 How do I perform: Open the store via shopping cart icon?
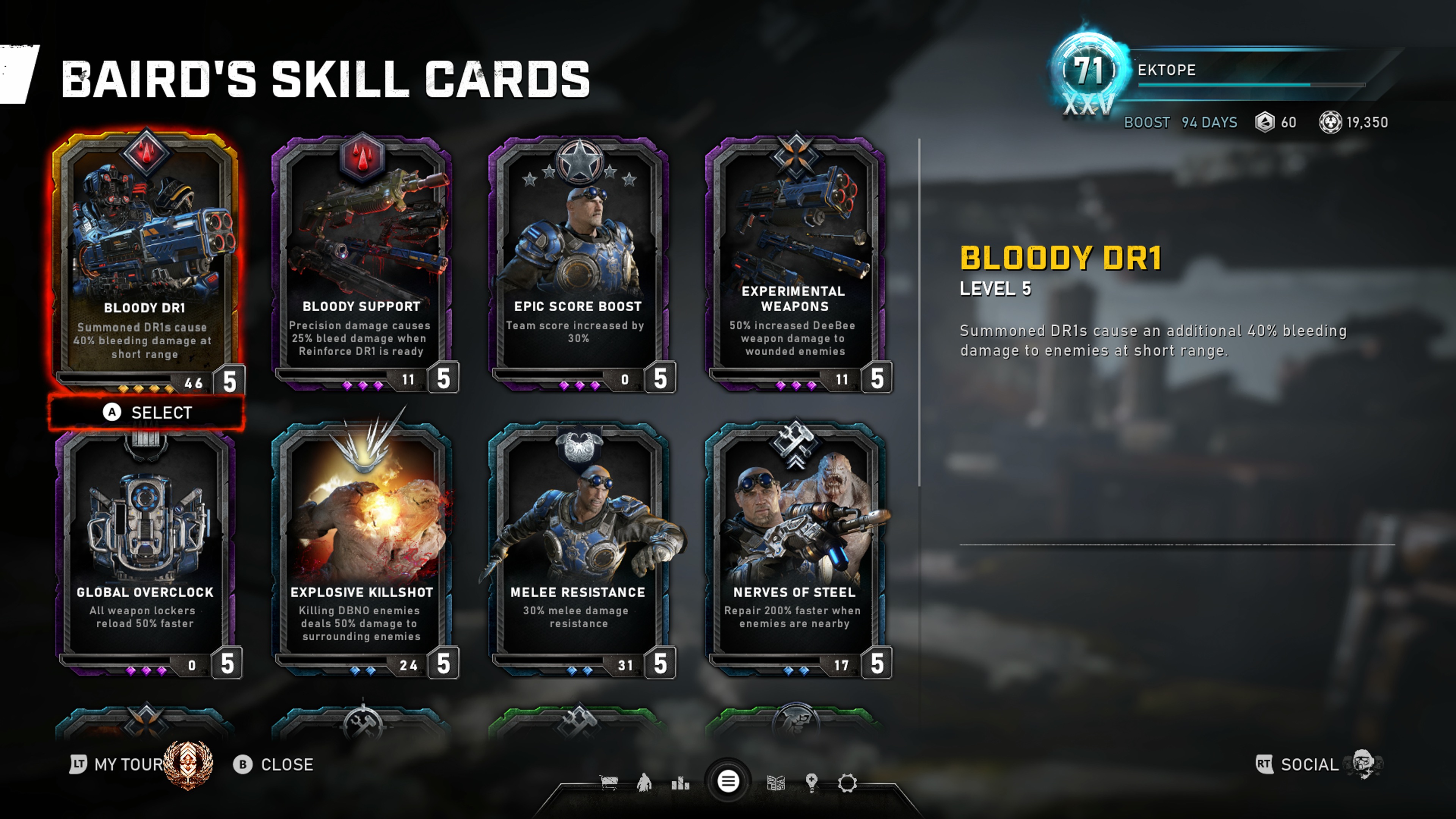[x=609, y=783]
